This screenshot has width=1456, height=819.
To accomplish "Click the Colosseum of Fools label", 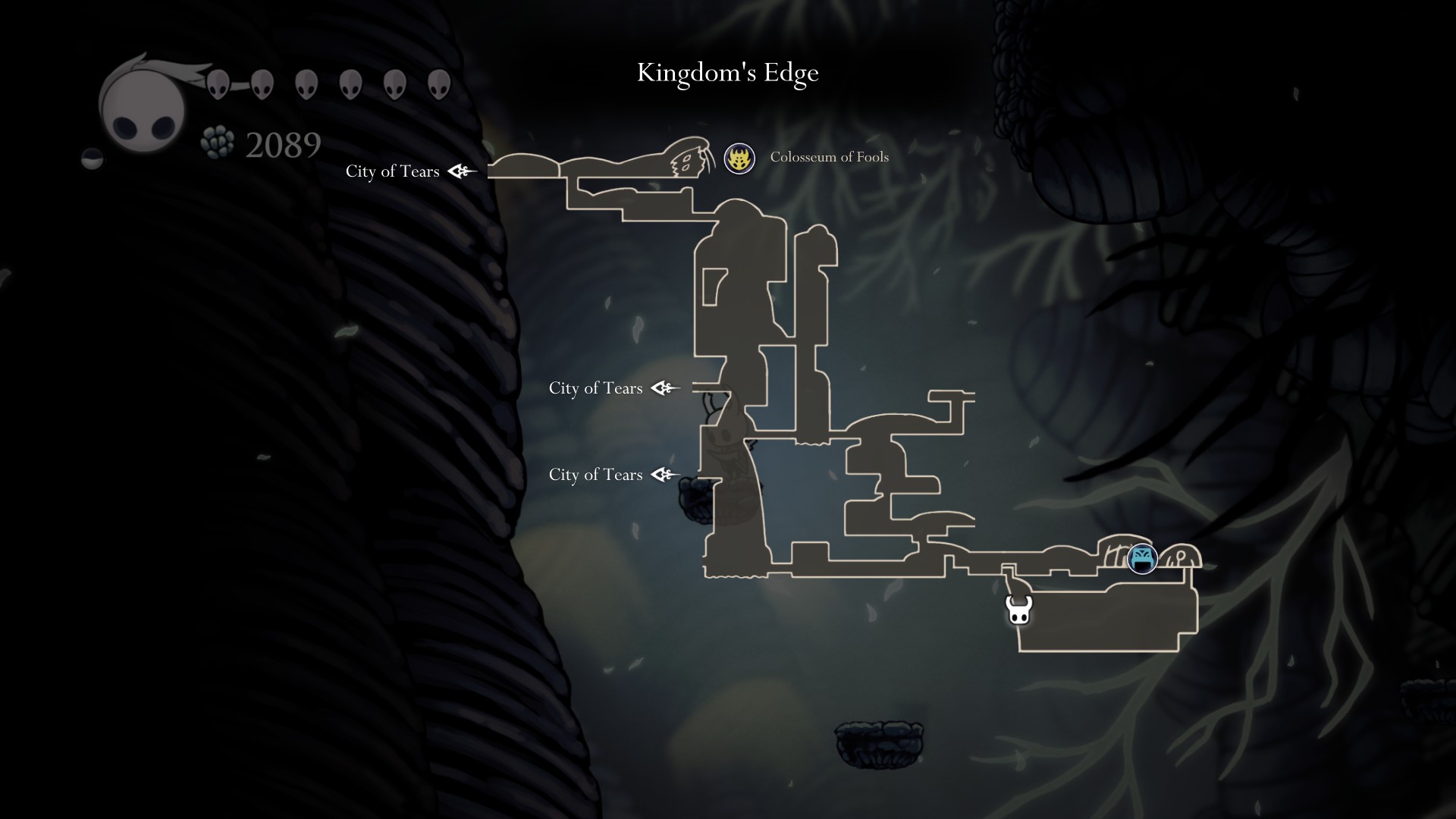I will [829, 157].
